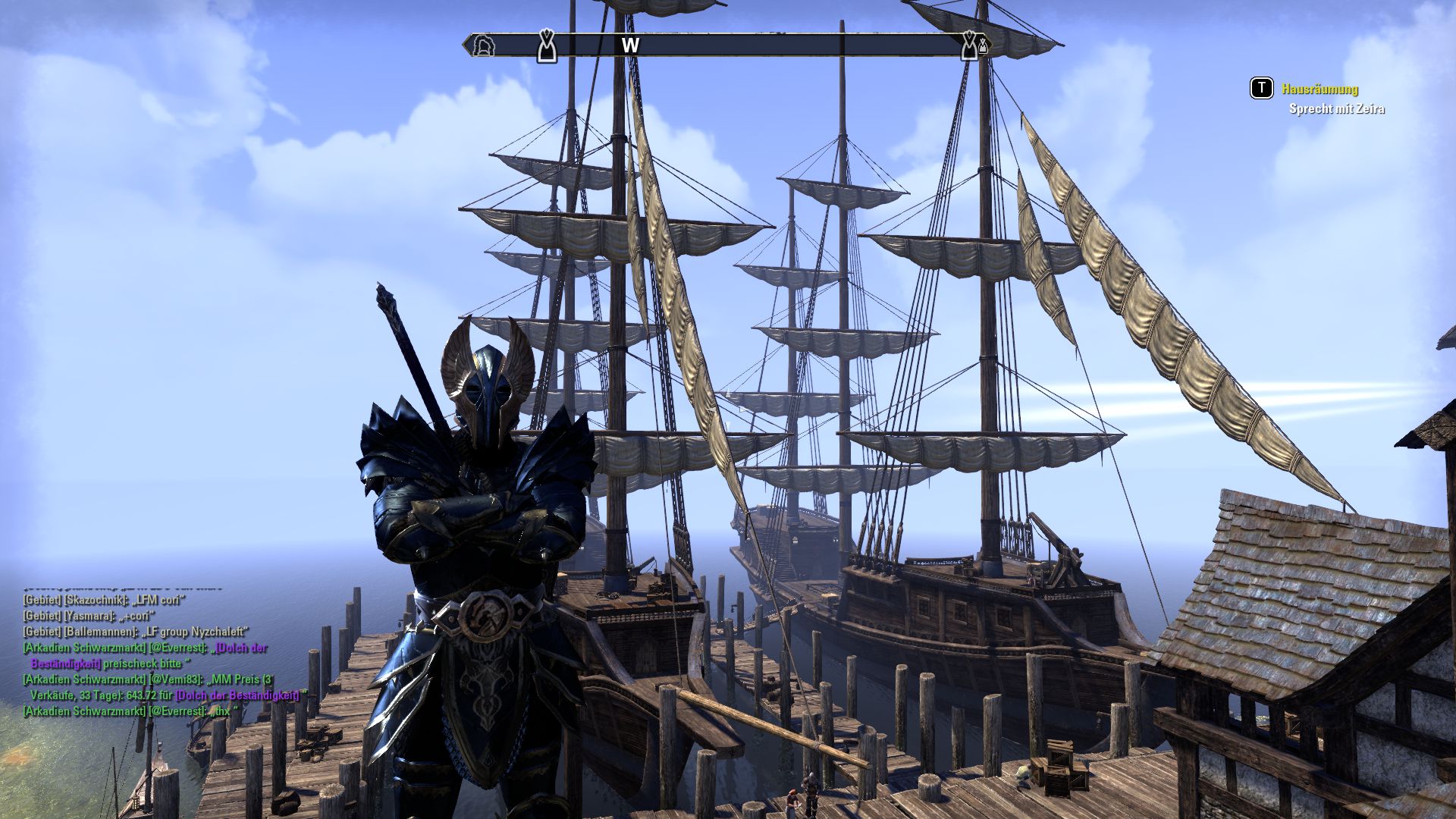Select the quest tracker arrow beside the objective

[x=1262, y=89]
